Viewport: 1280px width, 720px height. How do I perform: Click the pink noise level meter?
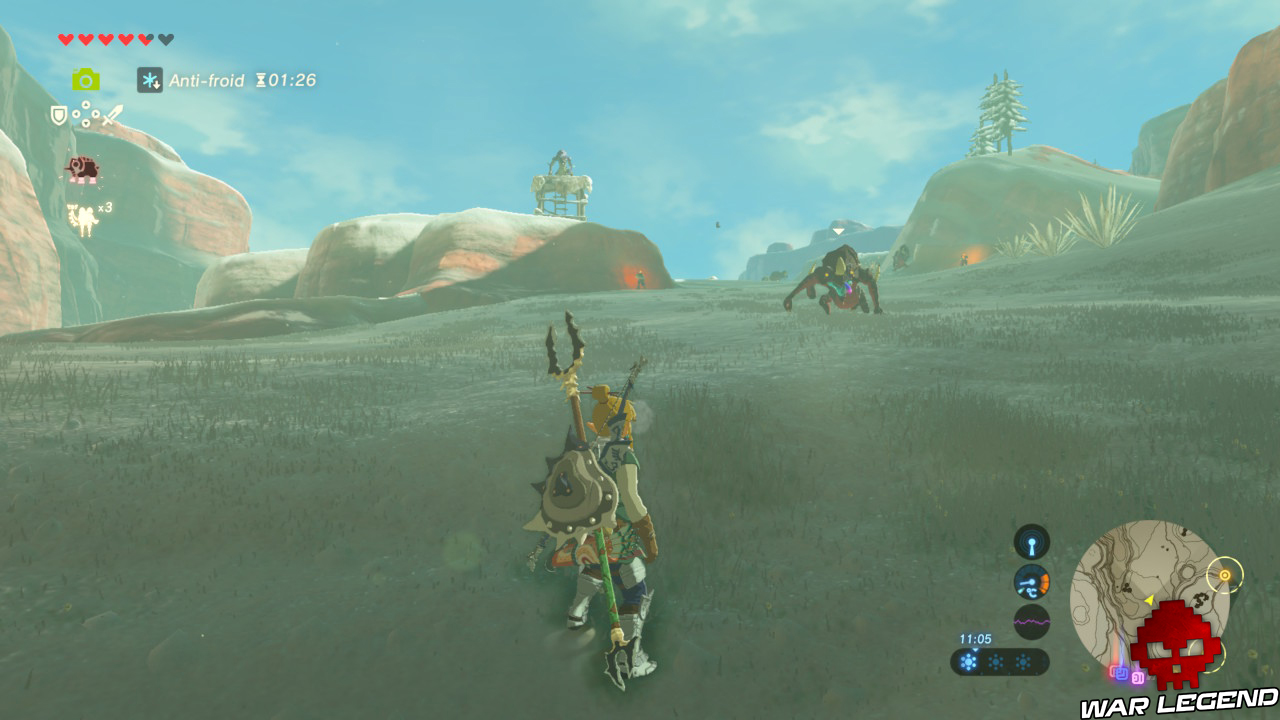(x=1032, y=620)
